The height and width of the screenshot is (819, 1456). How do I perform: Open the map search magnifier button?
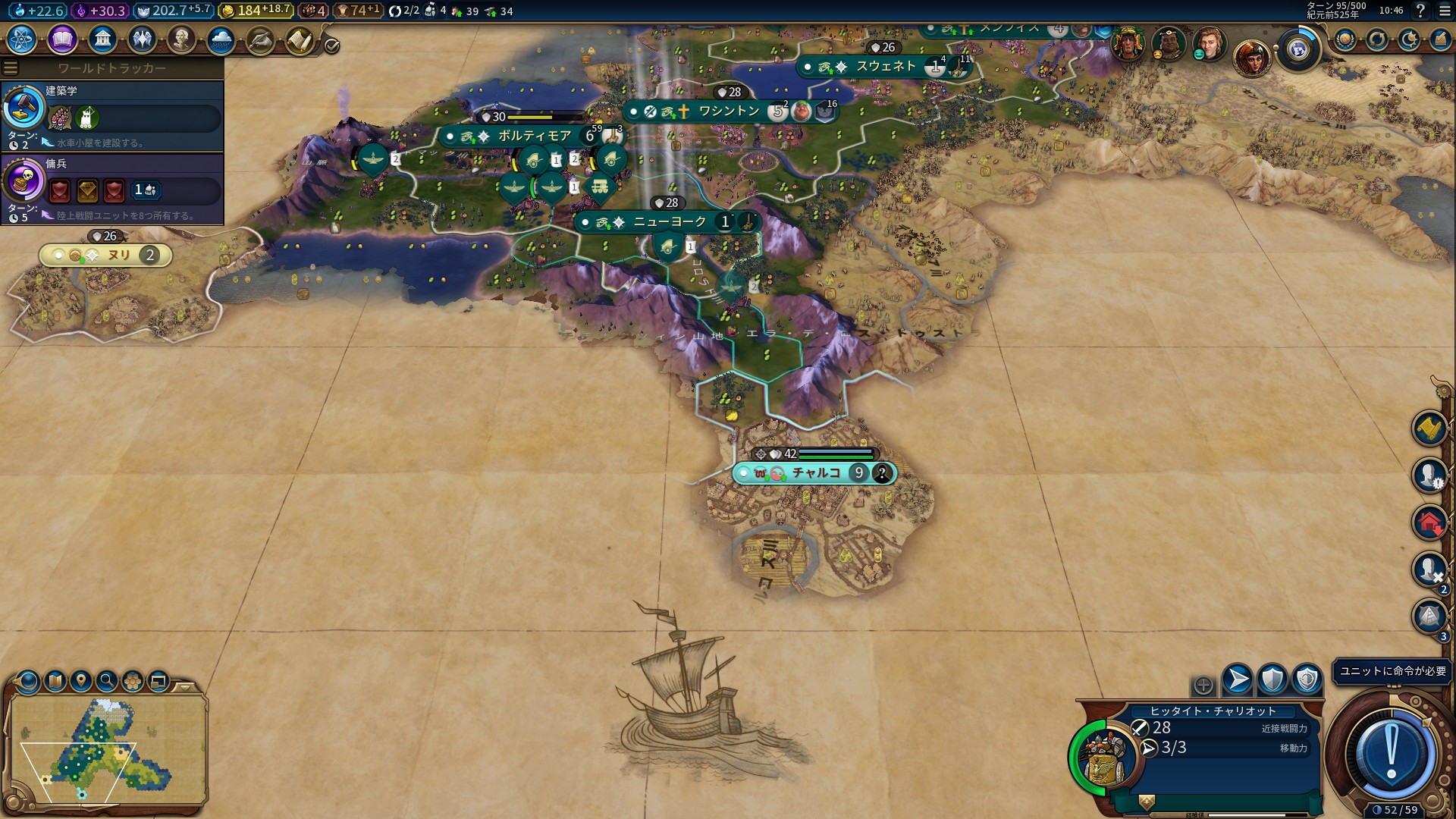click(107, 681)
